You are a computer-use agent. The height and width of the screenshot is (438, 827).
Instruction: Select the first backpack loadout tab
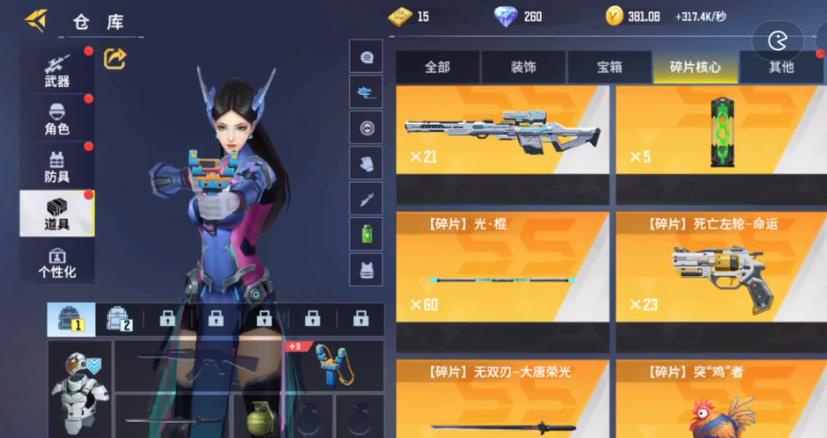[x=71, y=319]
